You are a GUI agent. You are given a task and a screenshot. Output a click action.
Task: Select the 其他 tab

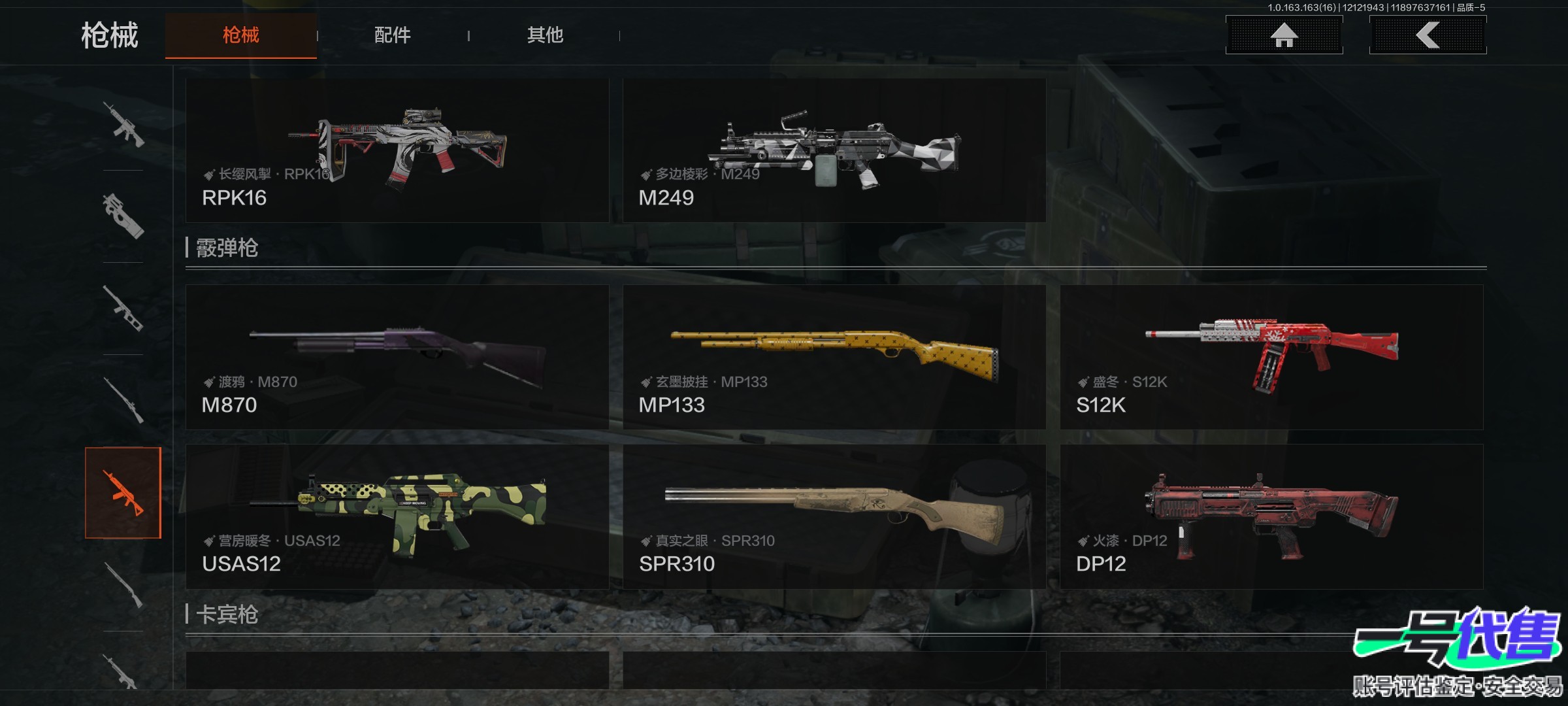click(x=545, y=35)
